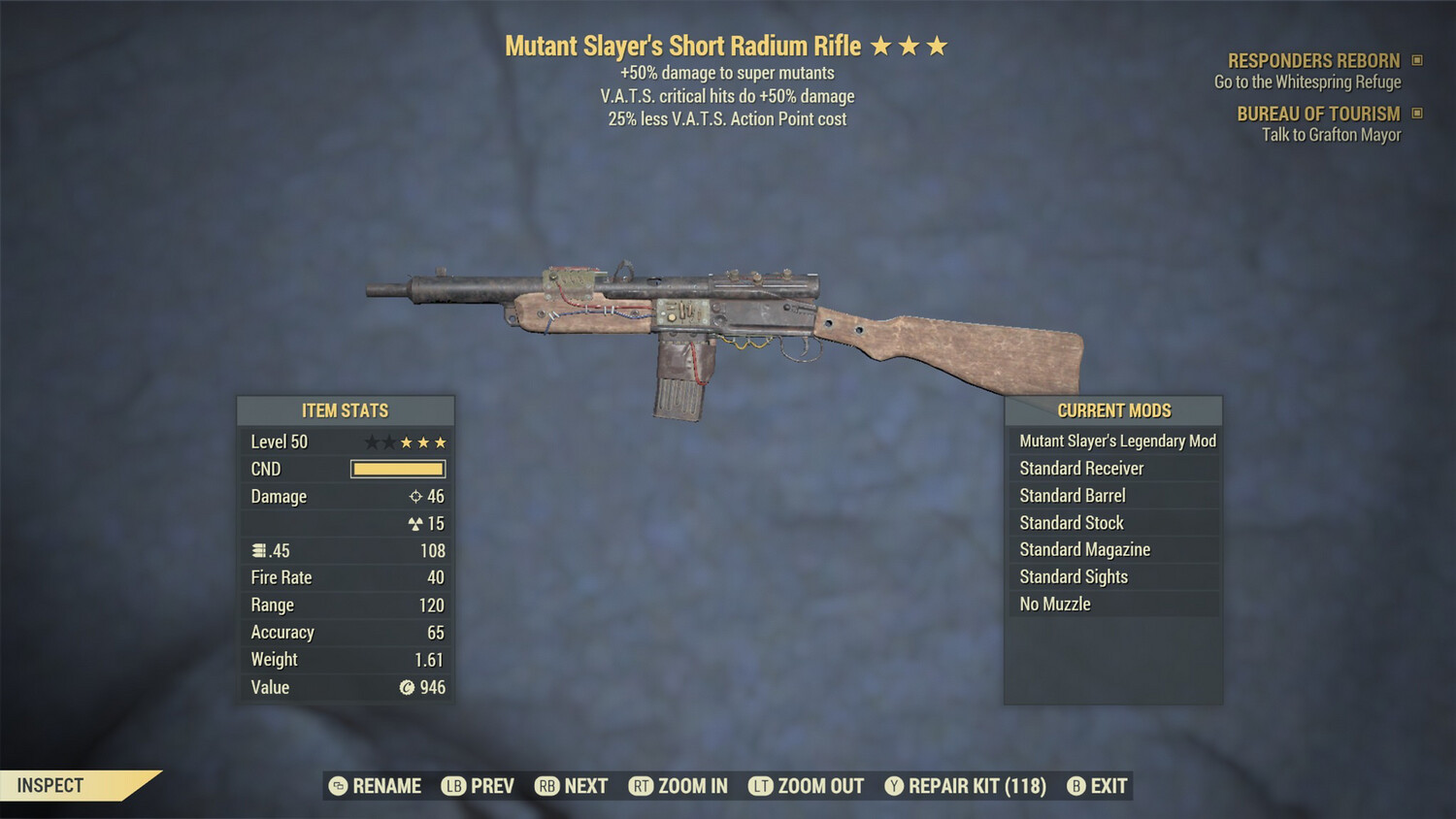This screenshot has width=1456, height=819.
Task: Select the CURRENT MODS panel header
Action: [1114, 410]
